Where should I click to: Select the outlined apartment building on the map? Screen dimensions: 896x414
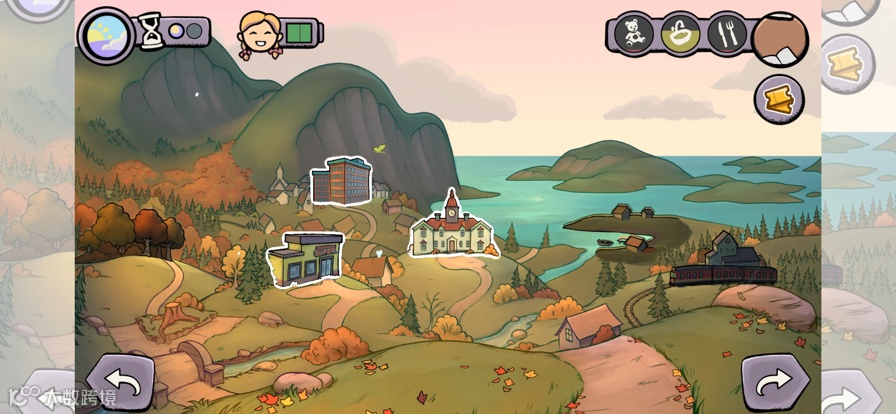(x=340, y=181)
